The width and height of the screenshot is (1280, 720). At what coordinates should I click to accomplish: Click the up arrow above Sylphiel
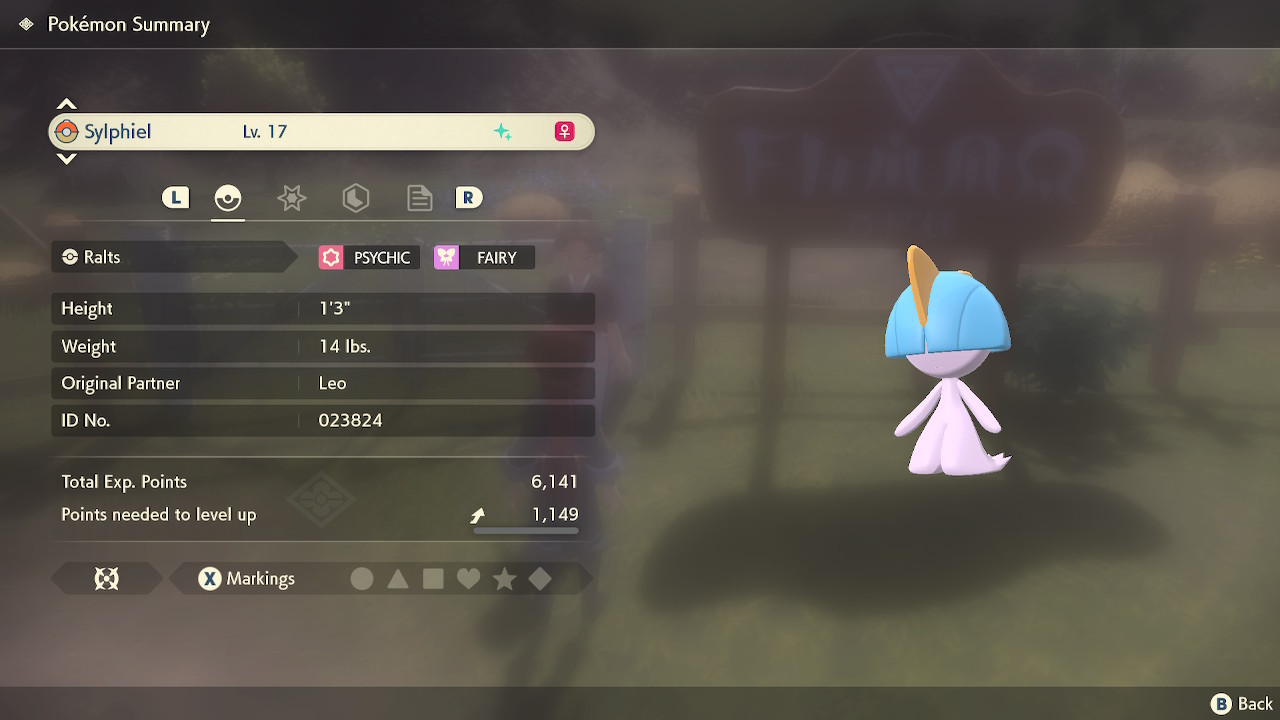pos(67,104)
